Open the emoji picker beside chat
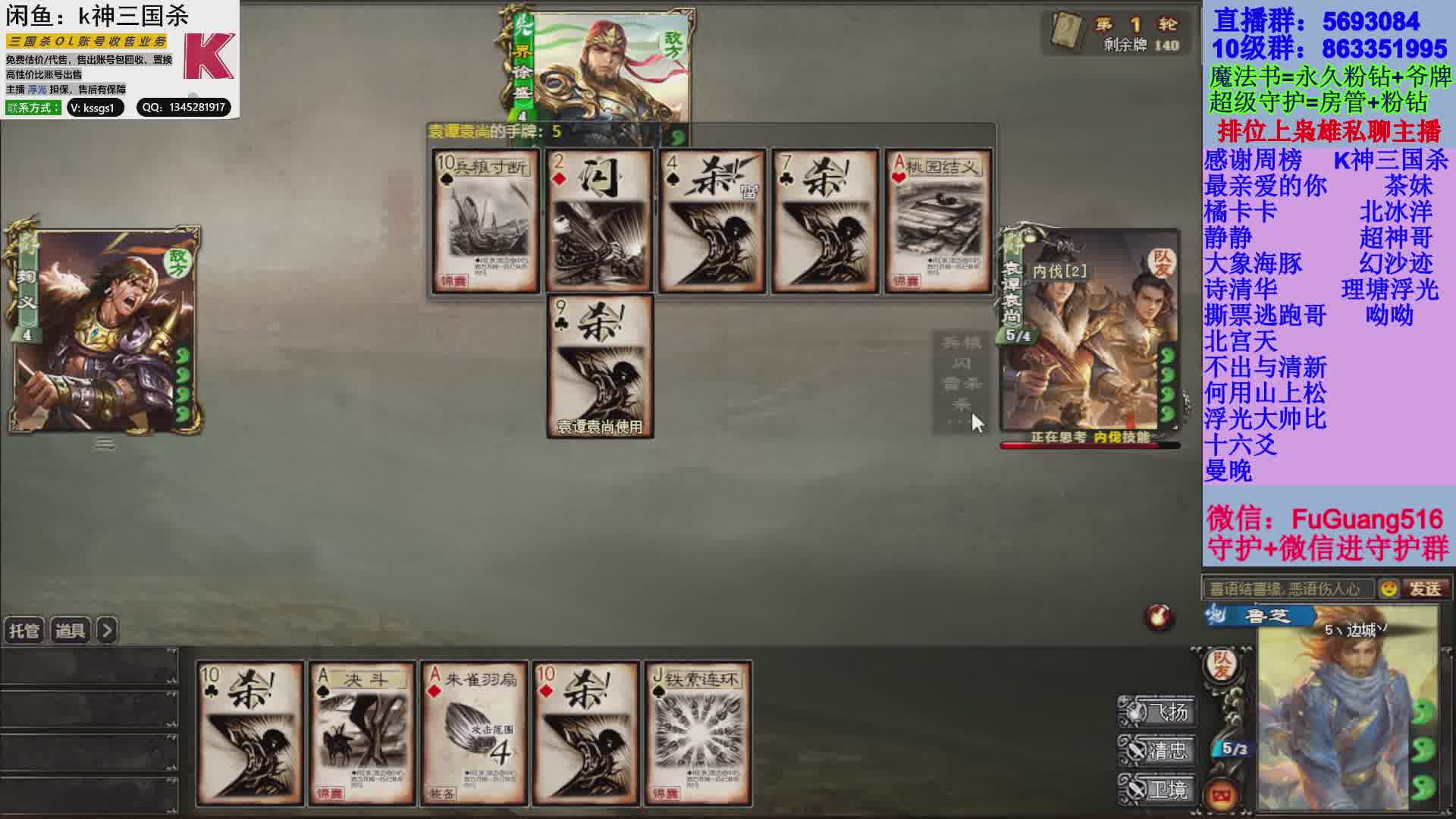This screenshot has width=1456, height=819. pyautogui.click(x=1389, y=588)
